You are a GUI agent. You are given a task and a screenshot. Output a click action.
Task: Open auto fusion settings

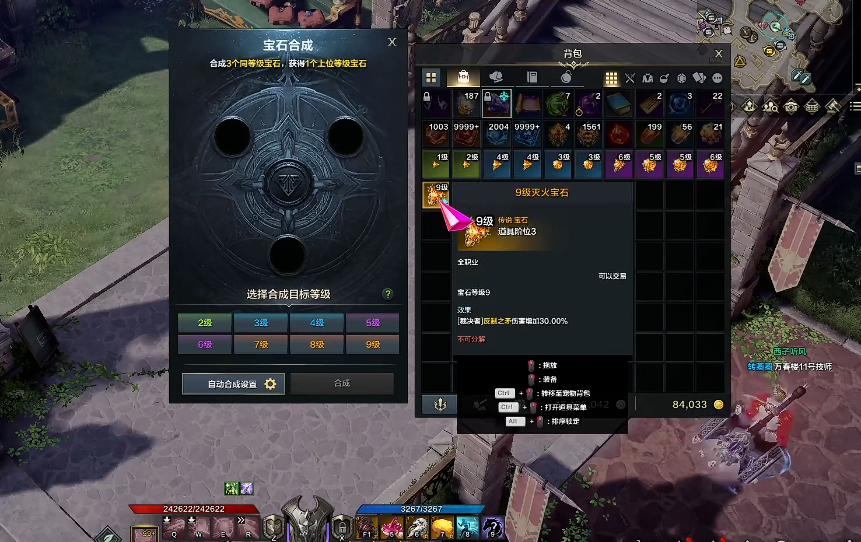click(234, 384)
